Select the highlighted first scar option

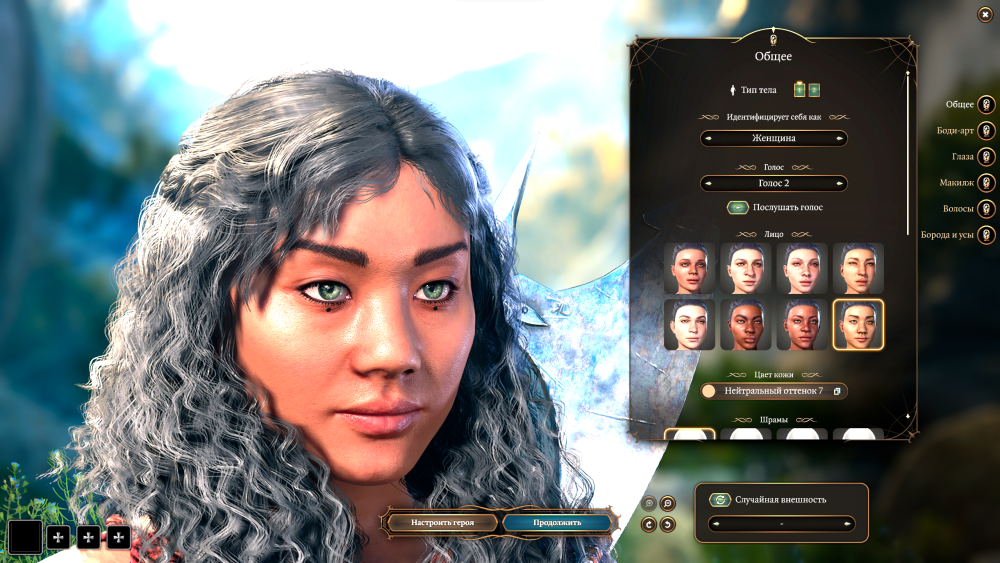coord(689,435)
